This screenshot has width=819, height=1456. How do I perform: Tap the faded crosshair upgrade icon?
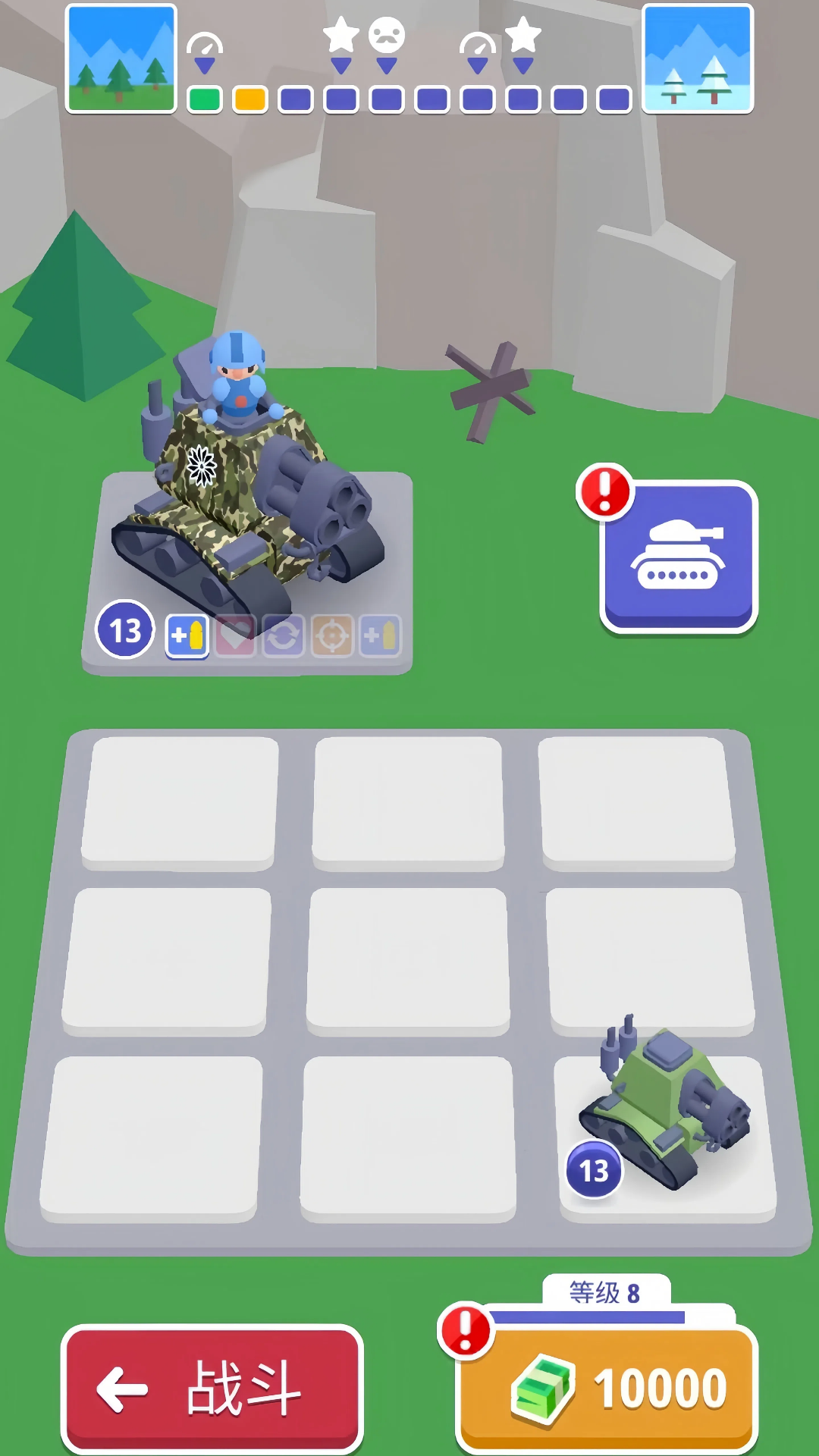[x=331, y=635]
